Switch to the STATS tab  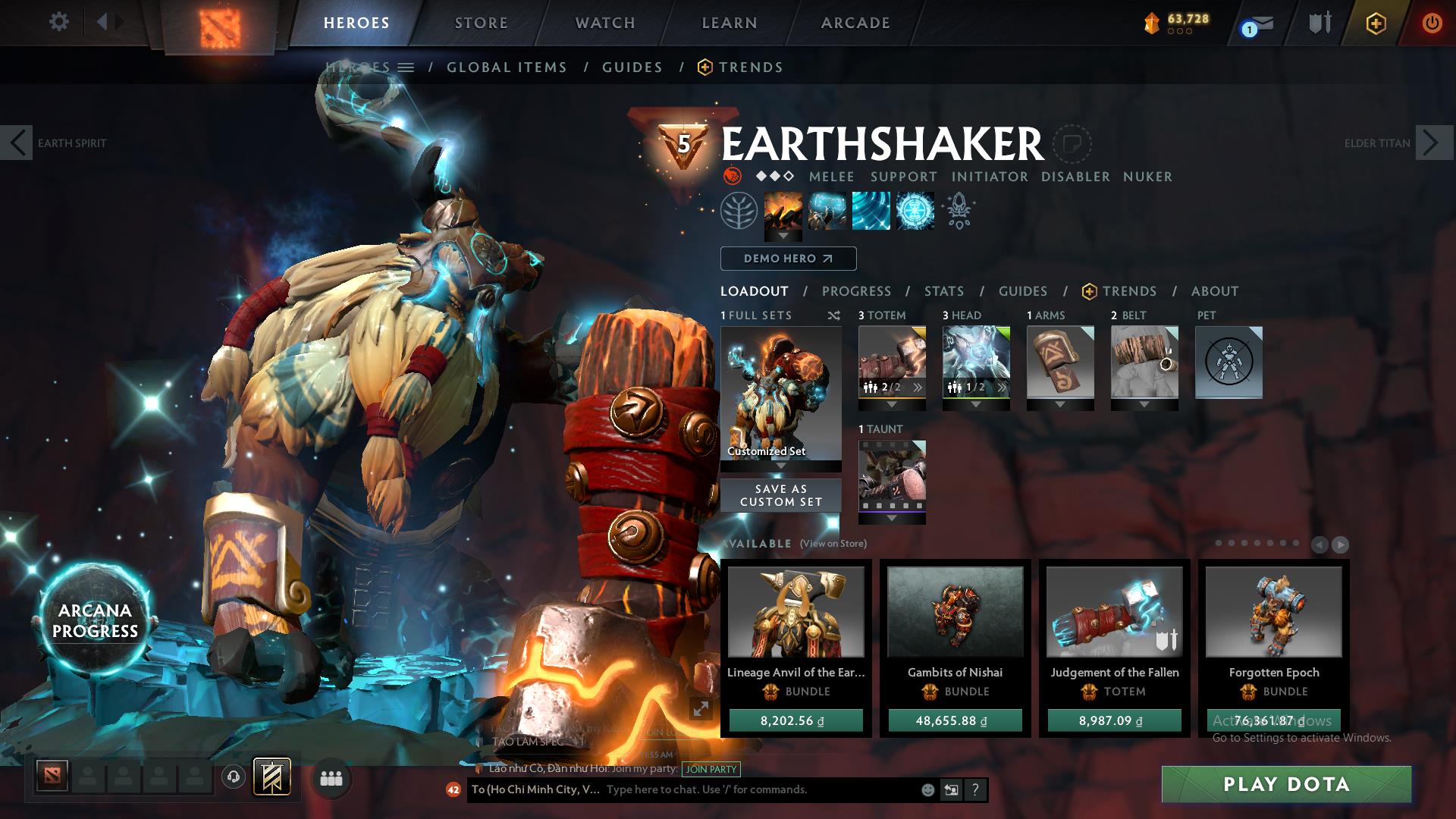tap(943, 291)
